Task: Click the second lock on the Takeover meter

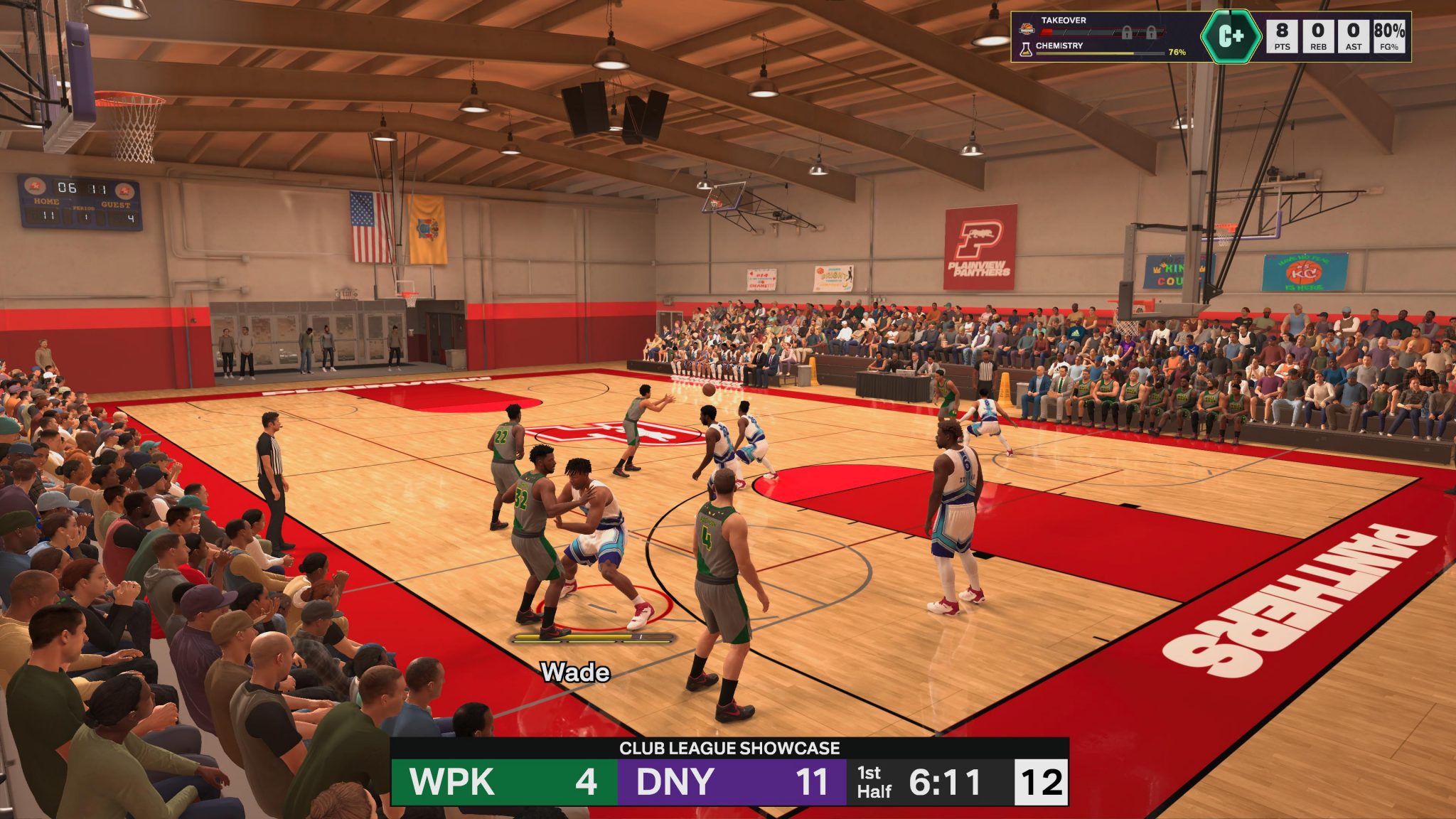Action: pos(1152,32)
